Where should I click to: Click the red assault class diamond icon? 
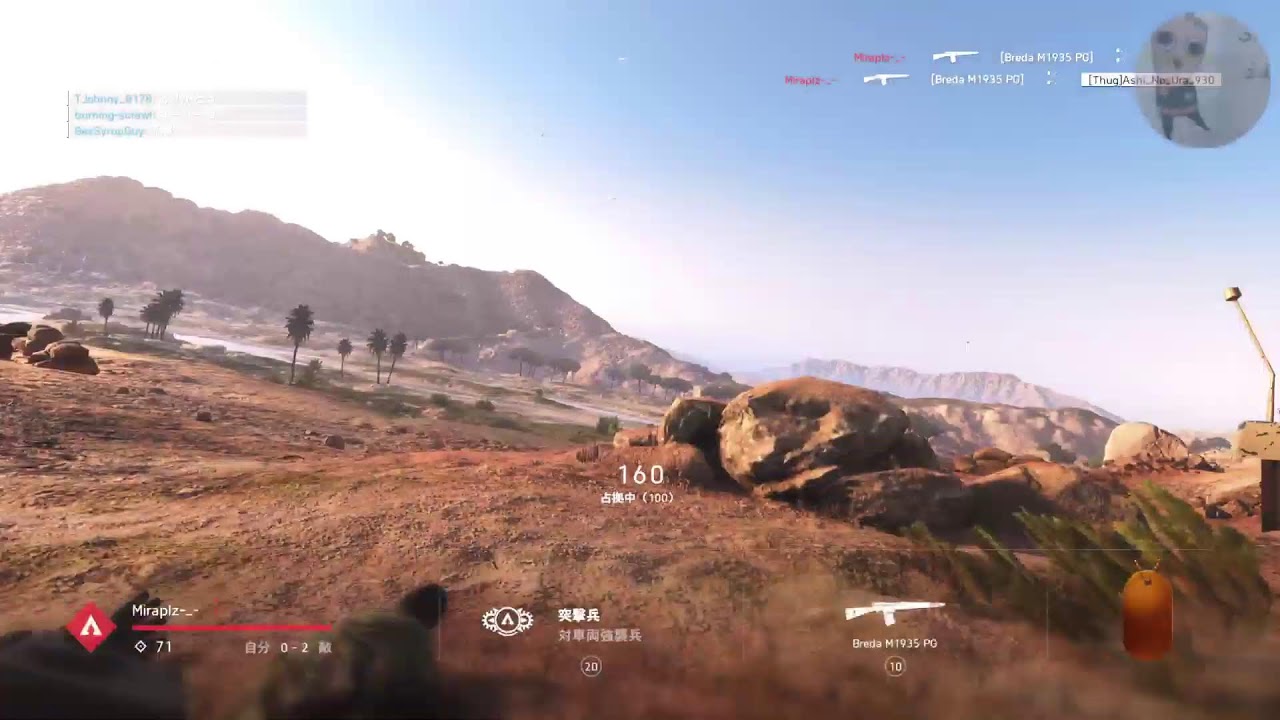click(x=91, y=627)
